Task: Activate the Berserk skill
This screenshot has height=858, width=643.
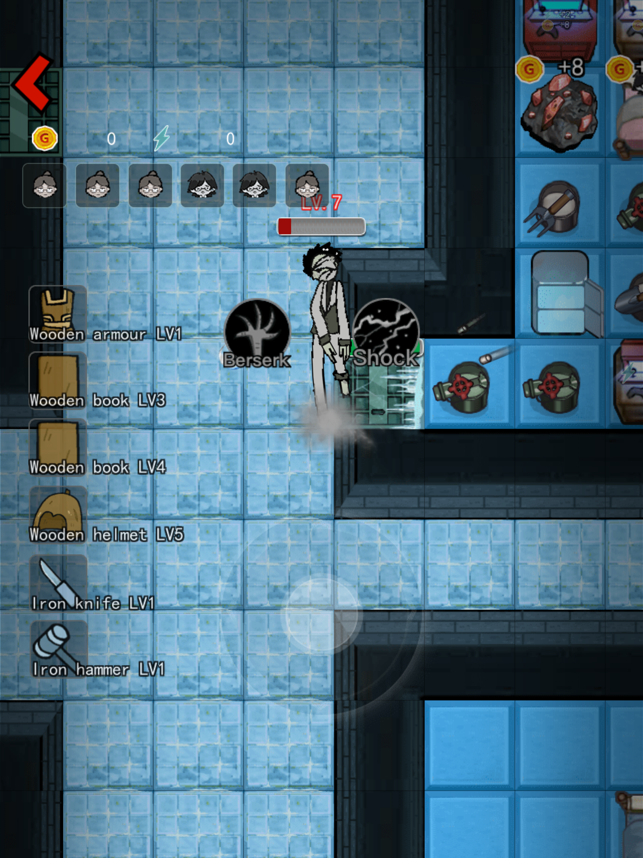Action: tap(257, 330)
